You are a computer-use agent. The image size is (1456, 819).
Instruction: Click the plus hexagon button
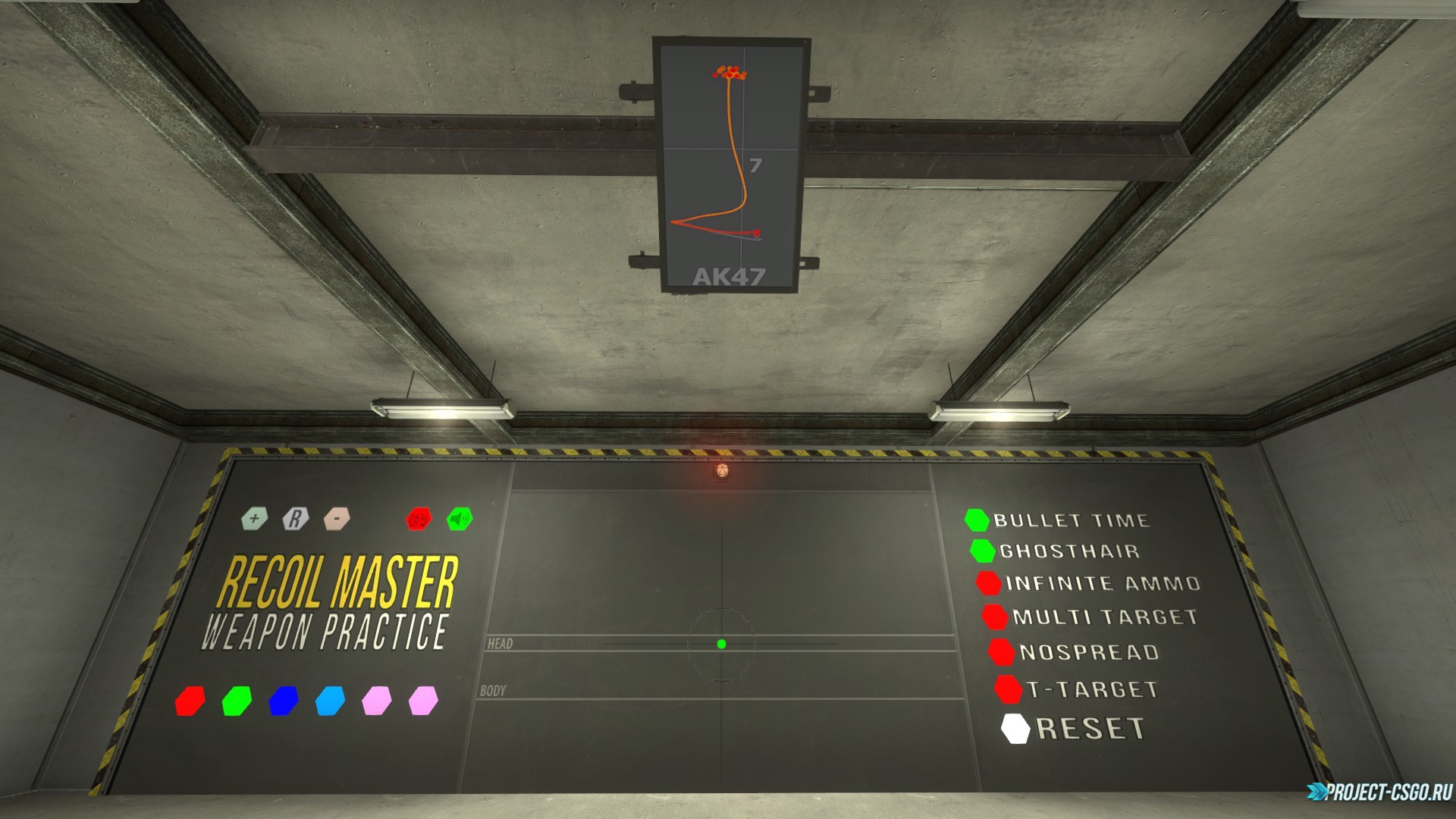(255, 519)
